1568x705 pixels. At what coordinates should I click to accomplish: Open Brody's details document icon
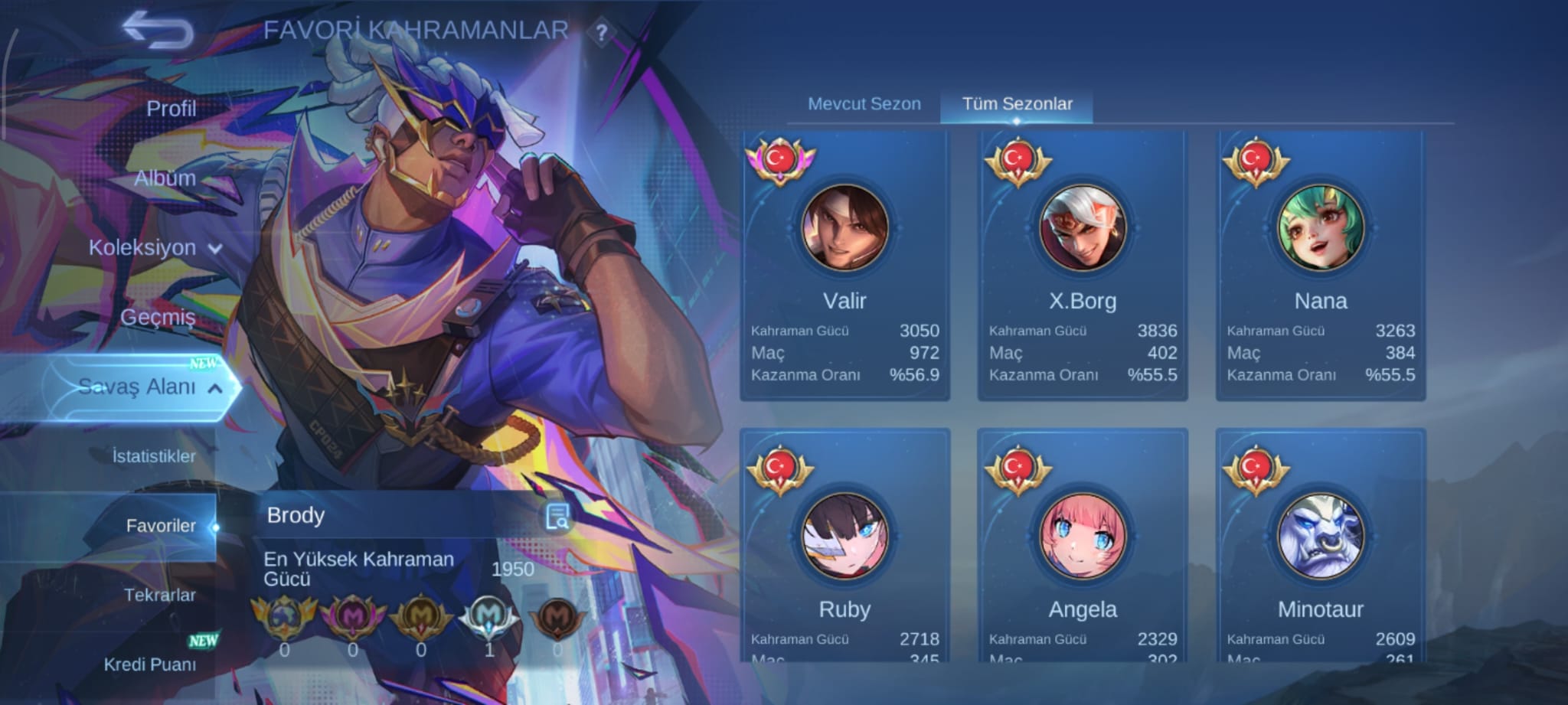(x=557, y=517)
